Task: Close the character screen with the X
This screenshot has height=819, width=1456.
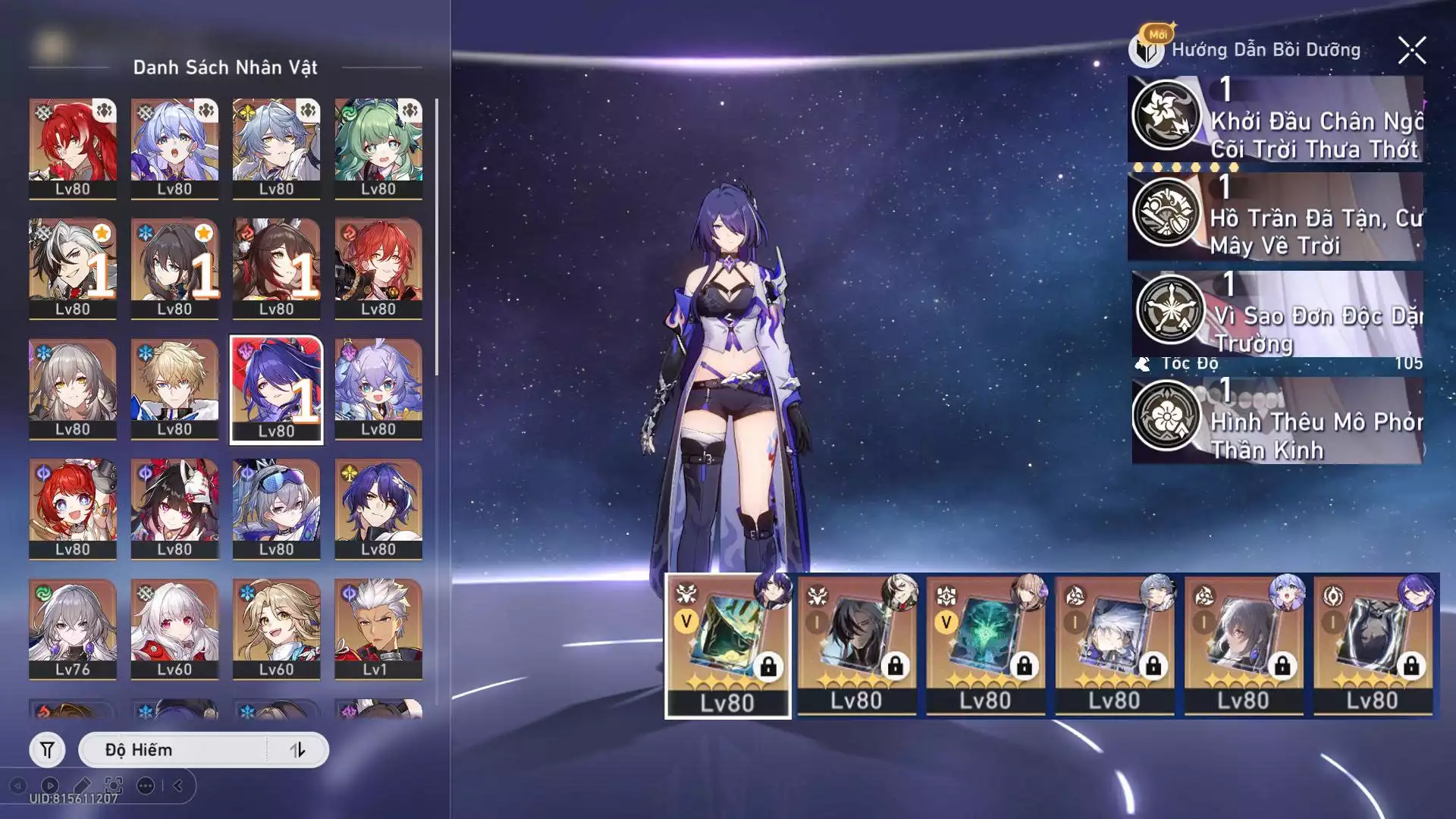Action: coord(1411,51)
